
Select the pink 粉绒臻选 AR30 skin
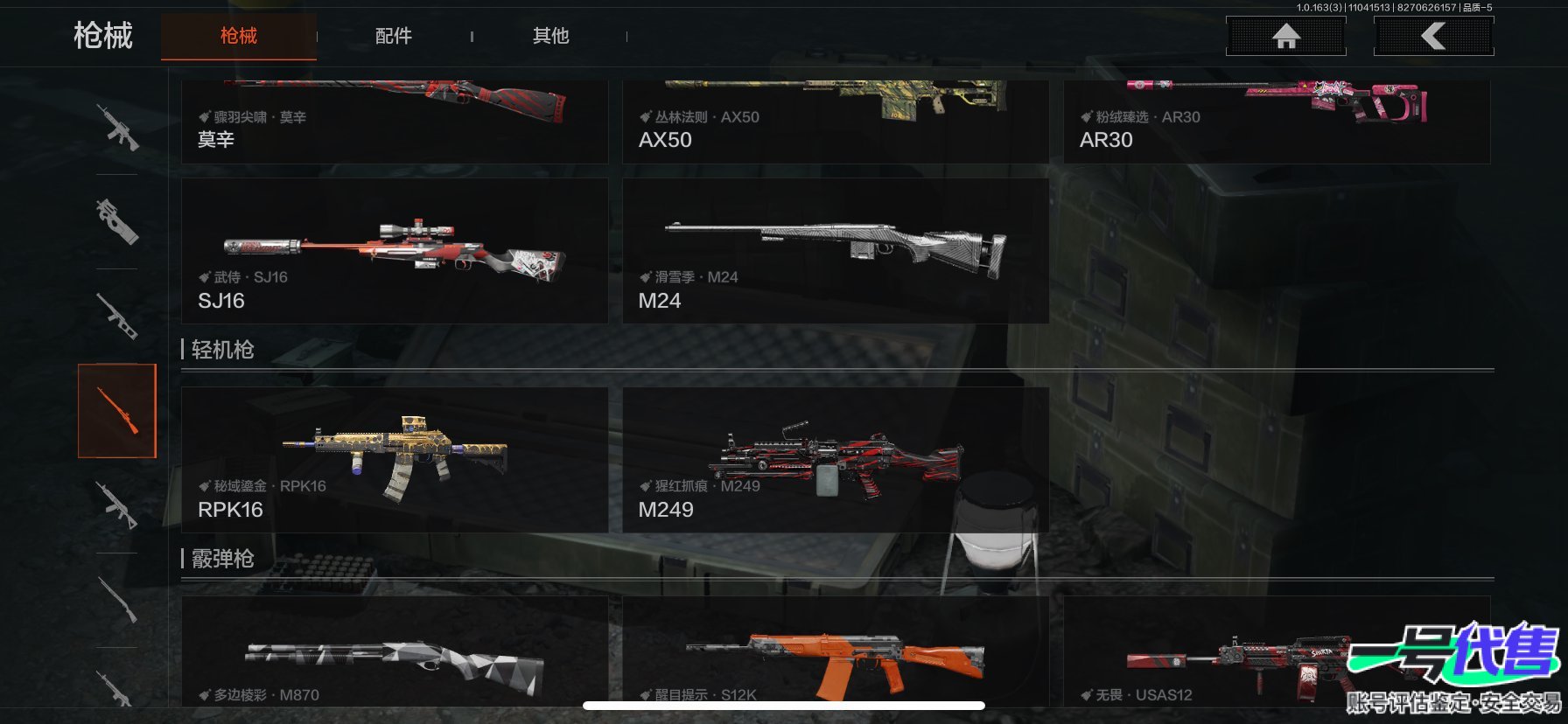[x=1276, y=121]
